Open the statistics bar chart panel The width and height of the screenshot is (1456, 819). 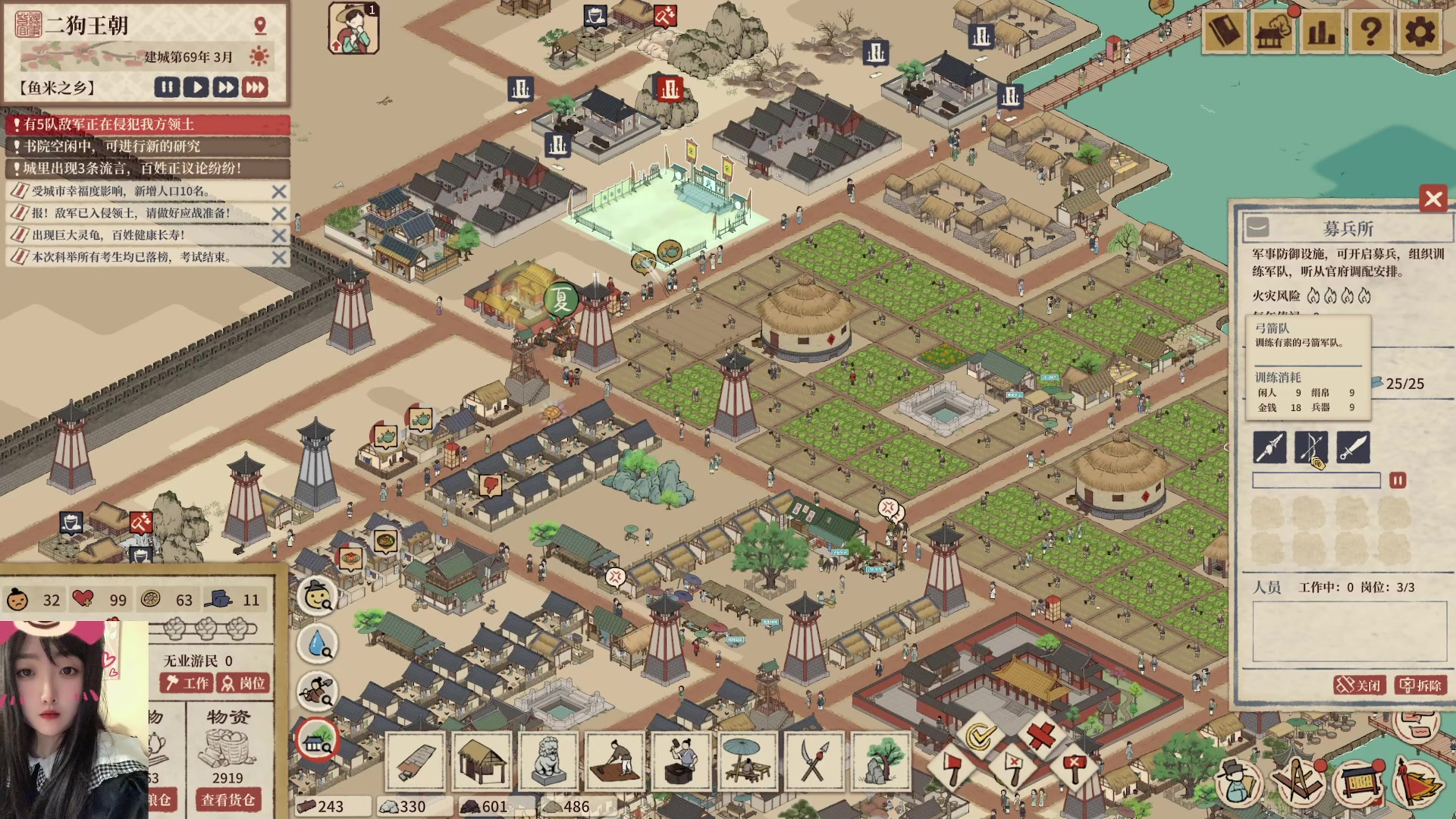click(1321, 33)
